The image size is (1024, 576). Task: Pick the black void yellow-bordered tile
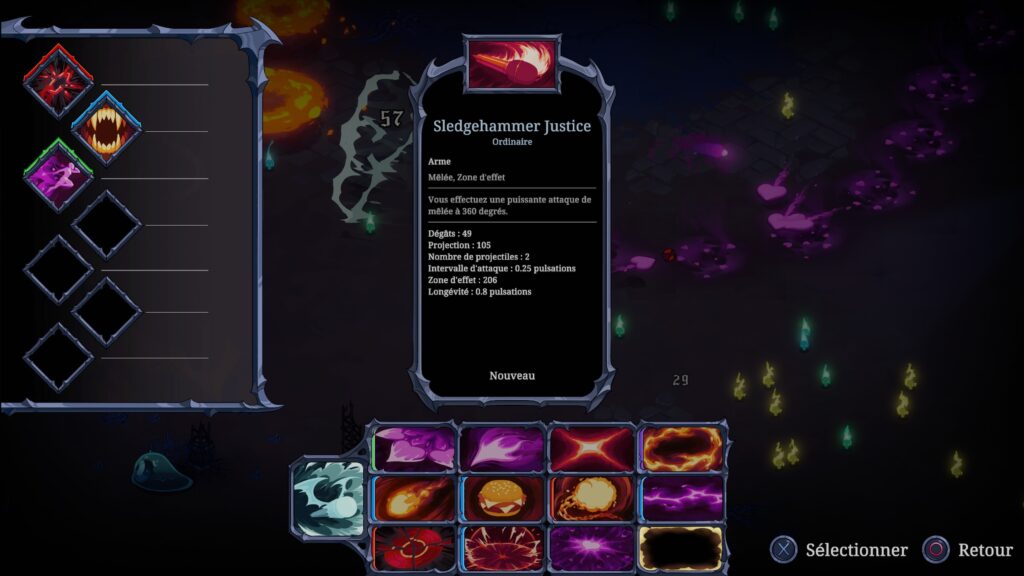click(x=680, y=548)
